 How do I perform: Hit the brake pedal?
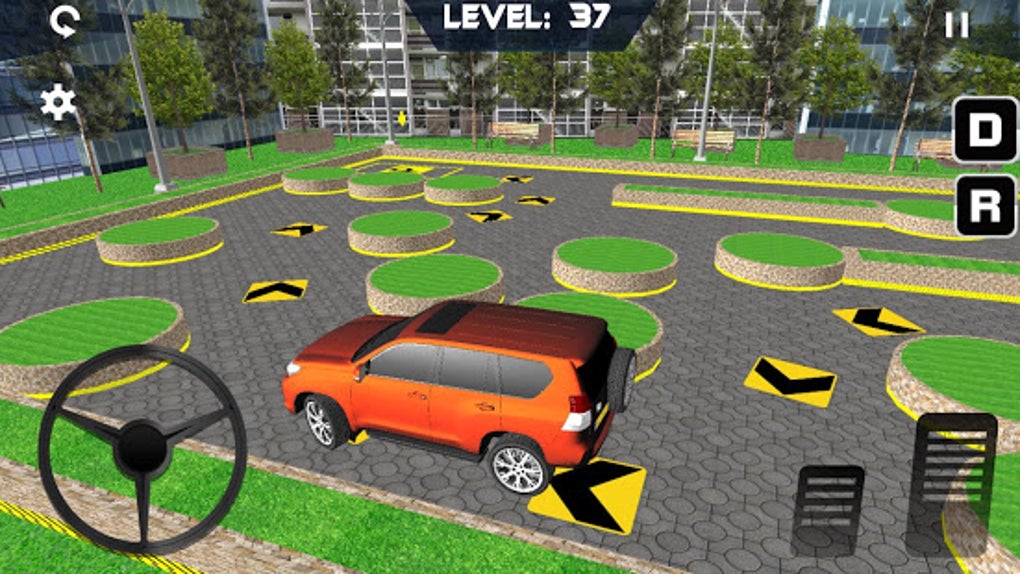[828, 509]
